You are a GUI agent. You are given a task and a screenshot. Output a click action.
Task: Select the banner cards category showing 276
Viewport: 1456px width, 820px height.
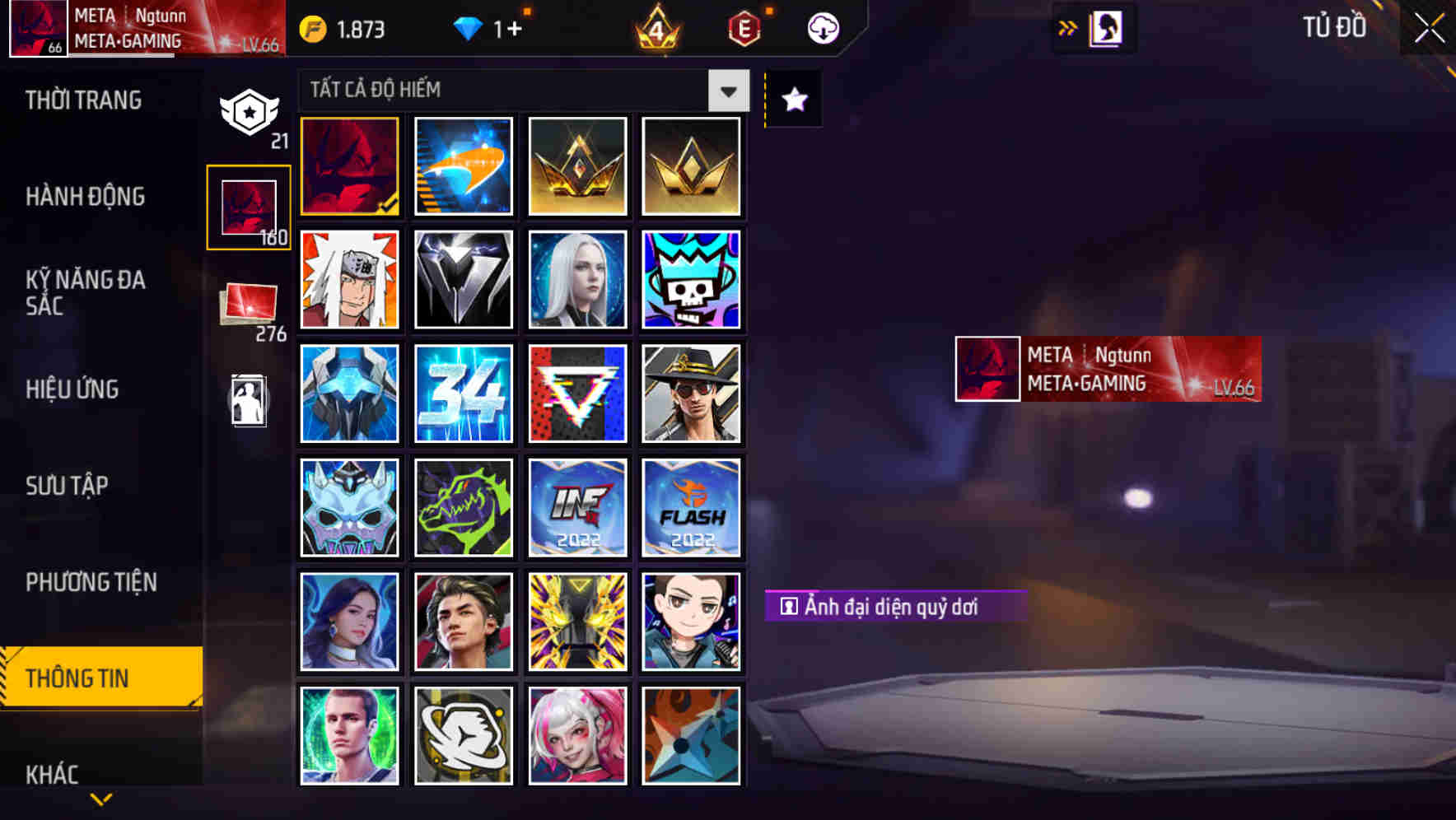coord(247,305)
